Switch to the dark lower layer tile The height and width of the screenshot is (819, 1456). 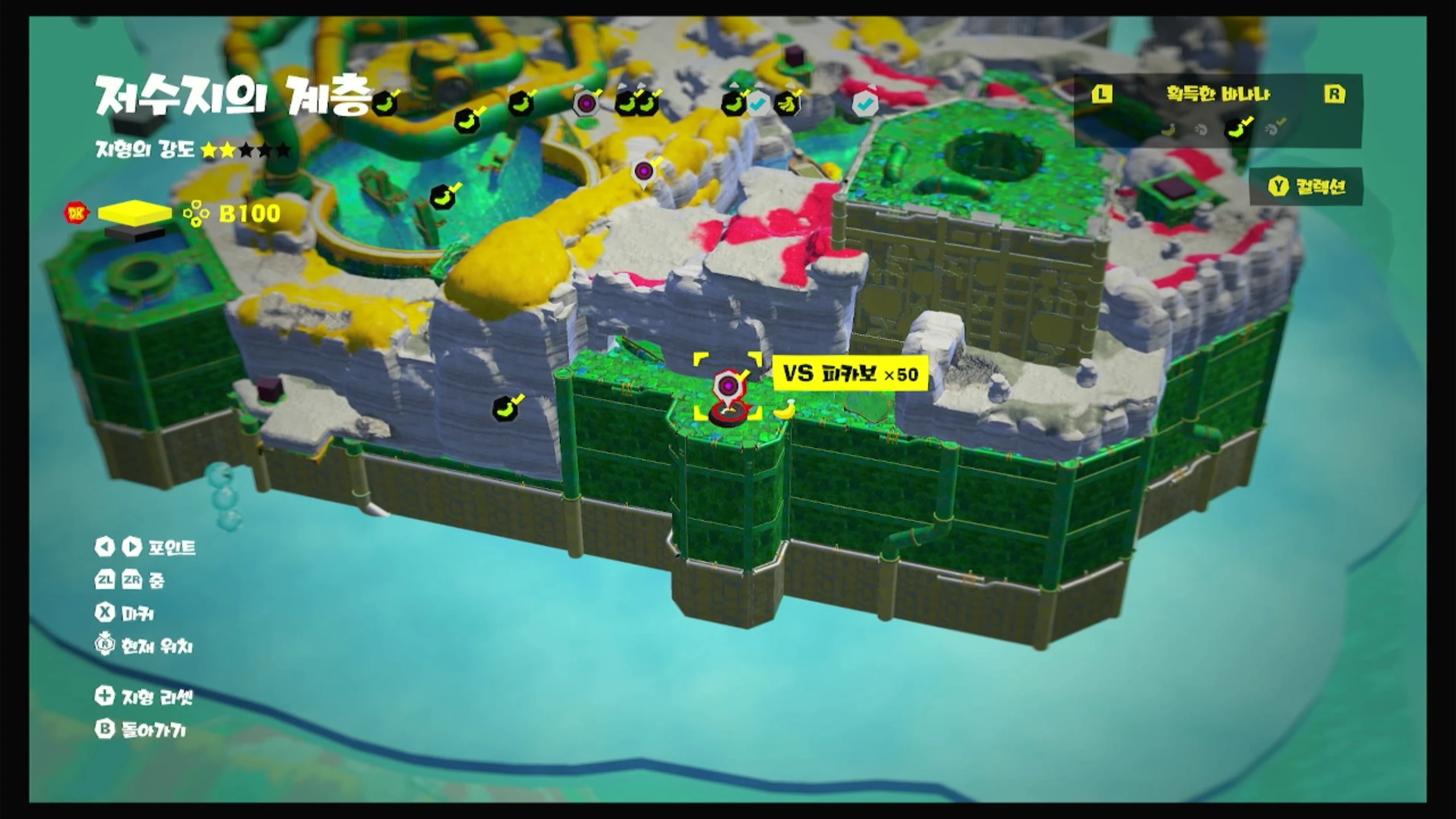click(134, 233)
